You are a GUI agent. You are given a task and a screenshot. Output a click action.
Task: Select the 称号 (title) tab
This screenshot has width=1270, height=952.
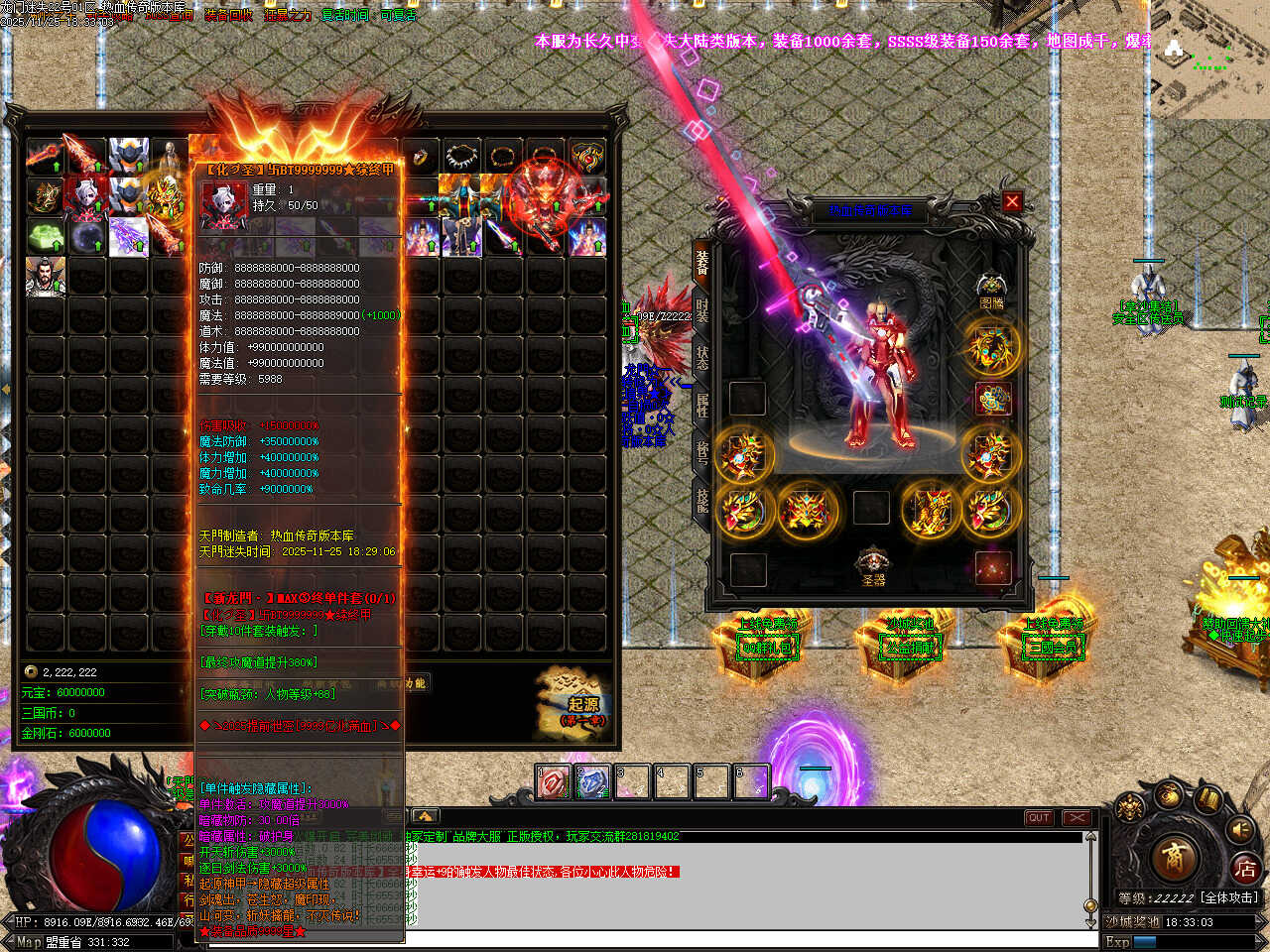coord(701,453)
